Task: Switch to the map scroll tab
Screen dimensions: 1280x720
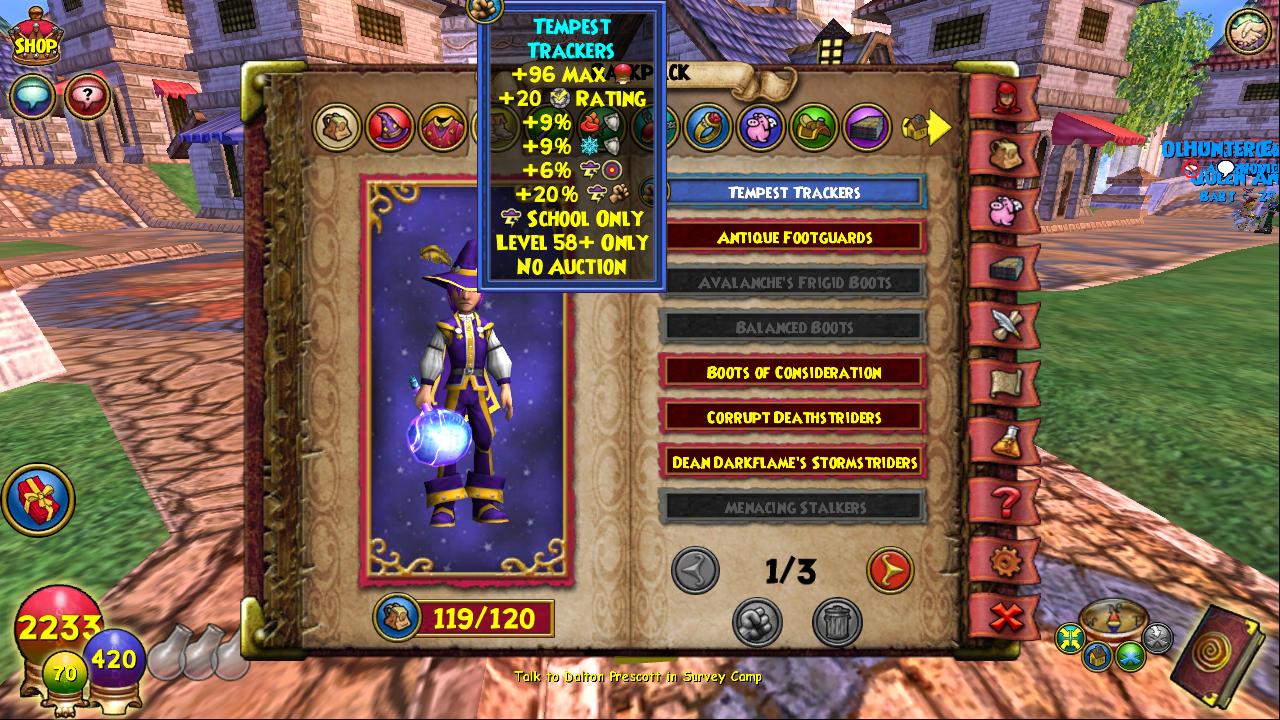Action: [x=1006, y=383]
